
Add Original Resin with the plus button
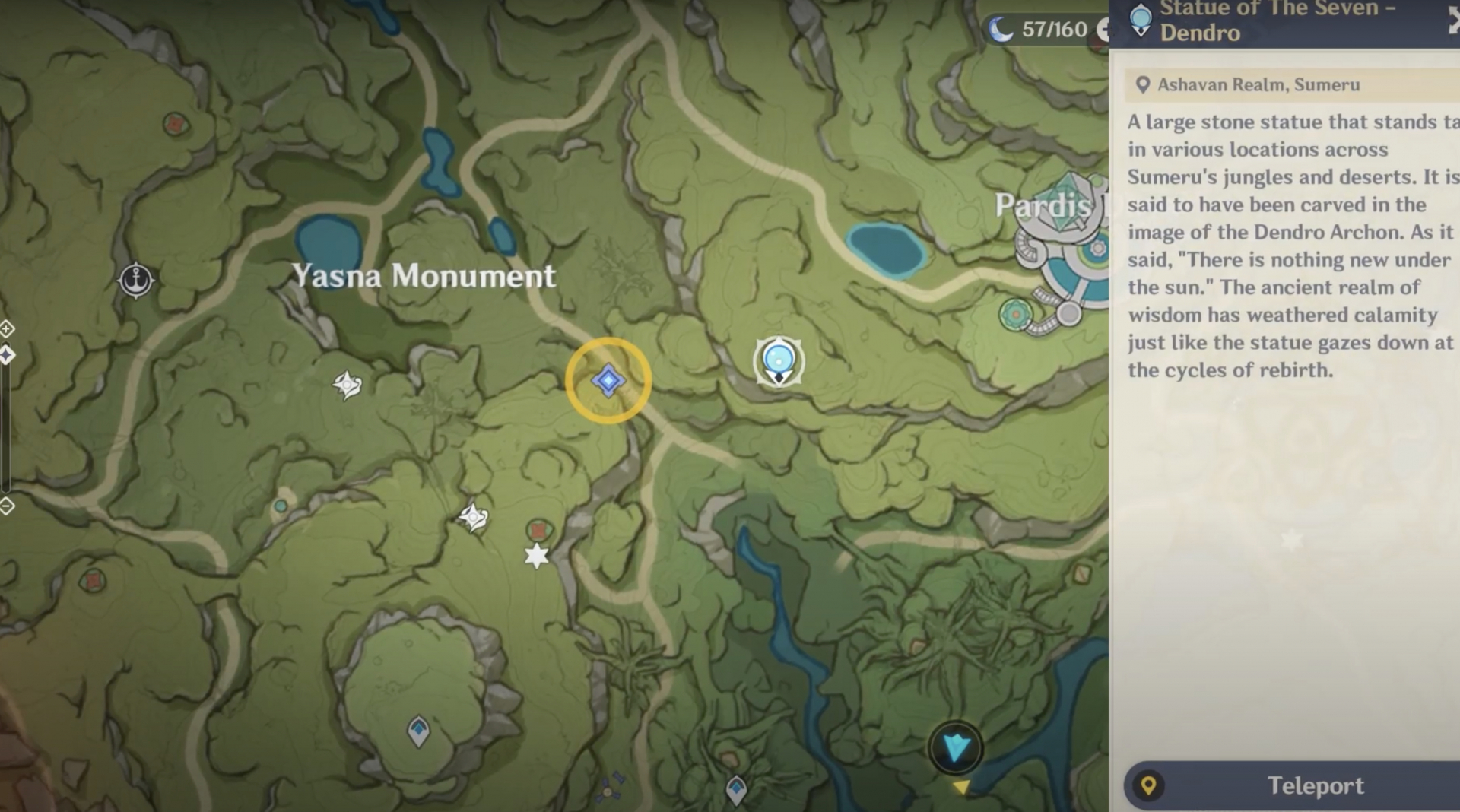point(1103,30)
